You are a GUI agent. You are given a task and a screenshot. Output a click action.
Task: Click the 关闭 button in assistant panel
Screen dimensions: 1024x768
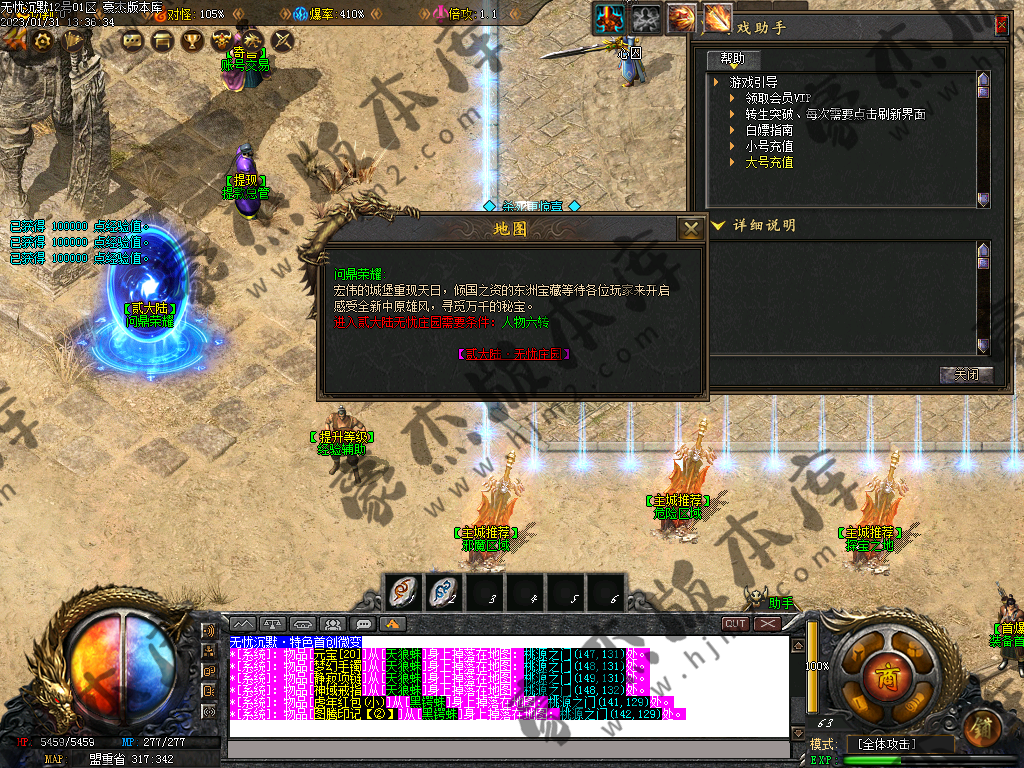tap(966, 375)
